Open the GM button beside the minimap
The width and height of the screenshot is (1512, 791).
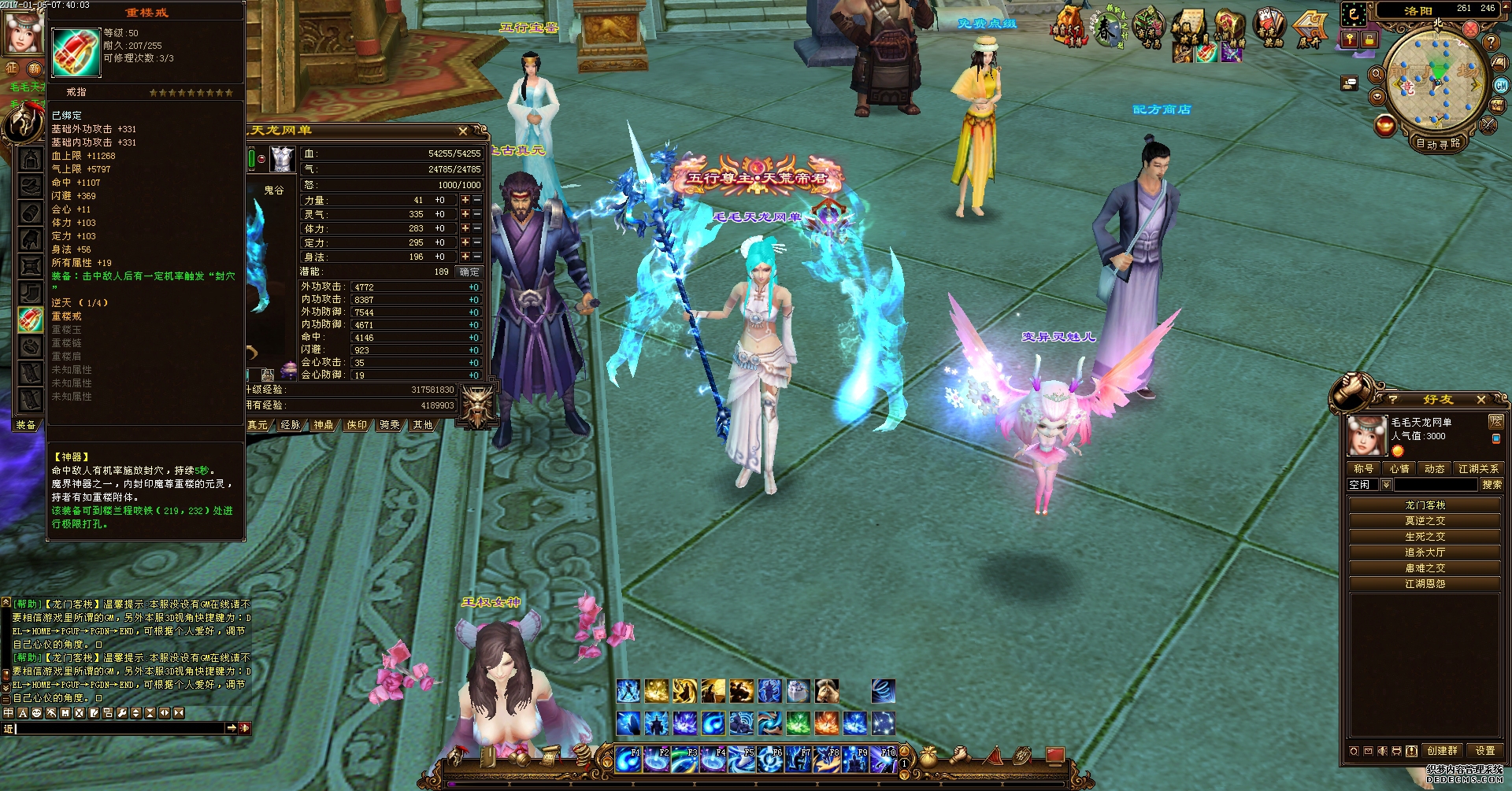tap(1501, 85)
